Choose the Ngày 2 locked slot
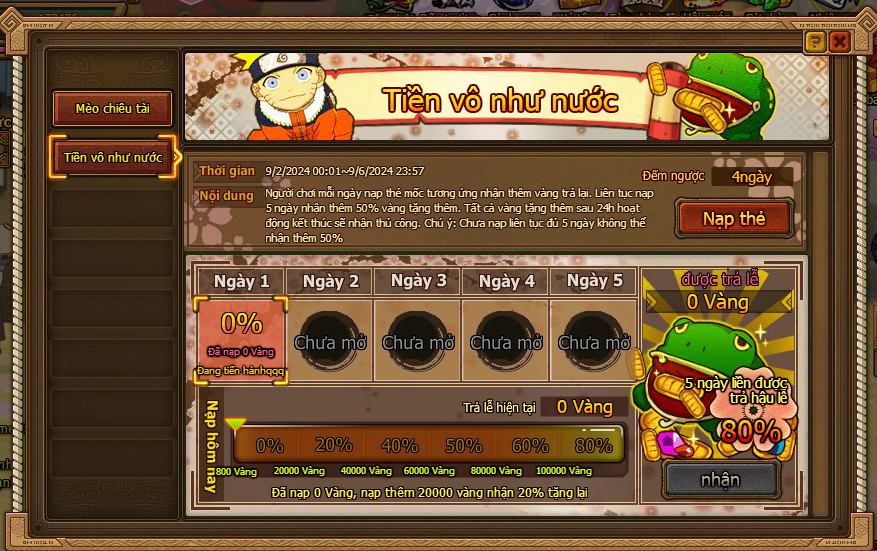The image size is (877, 551). [330, 341]
